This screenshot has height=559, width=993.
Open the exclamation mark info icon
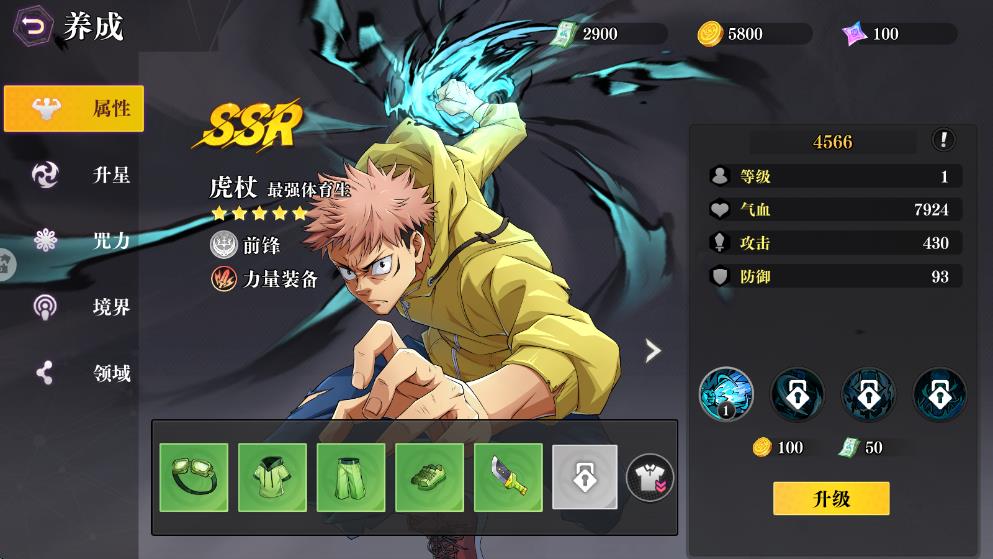pyautogui.click(x=942, y=140)
